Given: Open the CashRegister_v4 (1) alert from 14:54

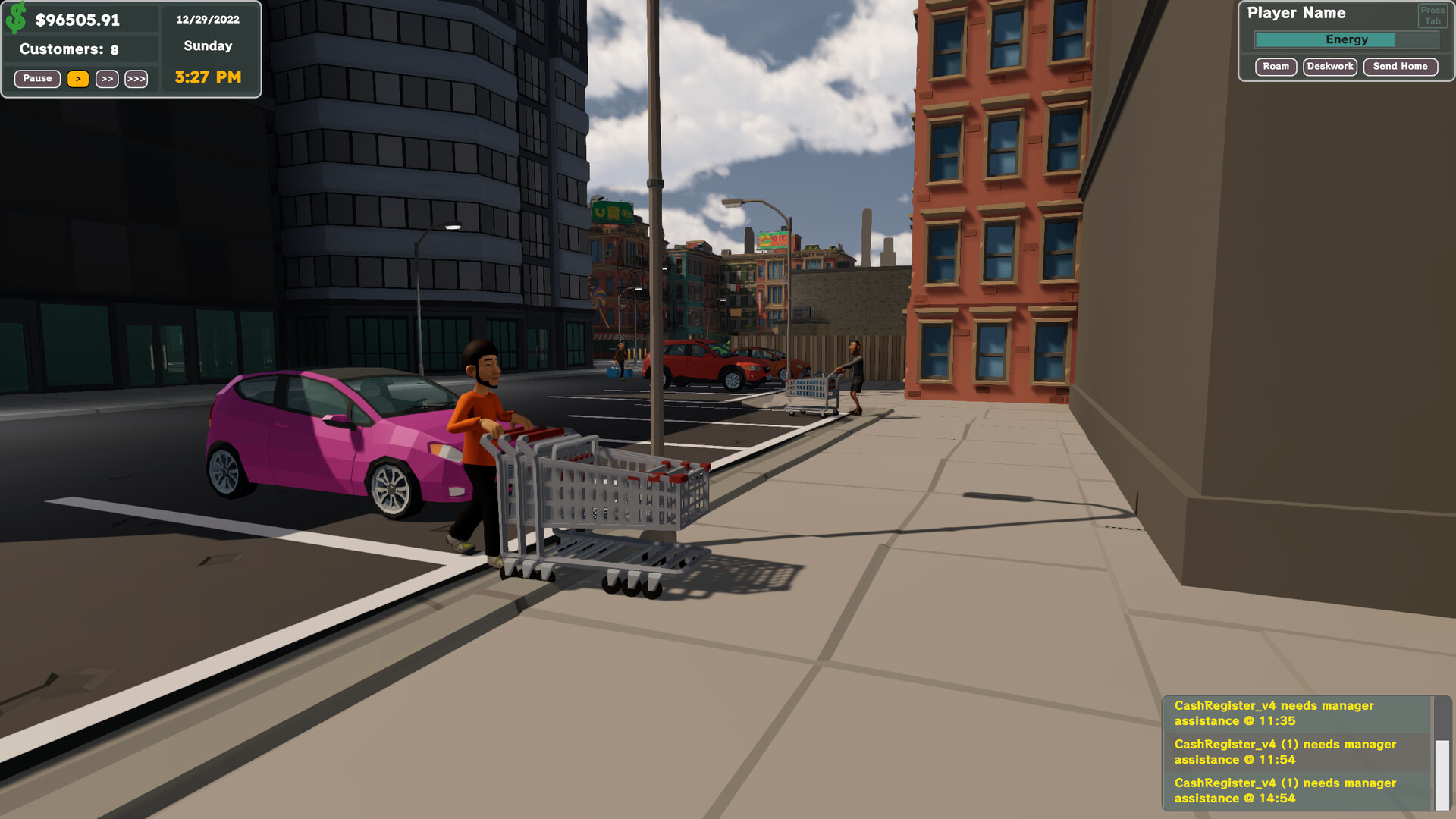Looking at the screenshot, I should pos(1282,790).
